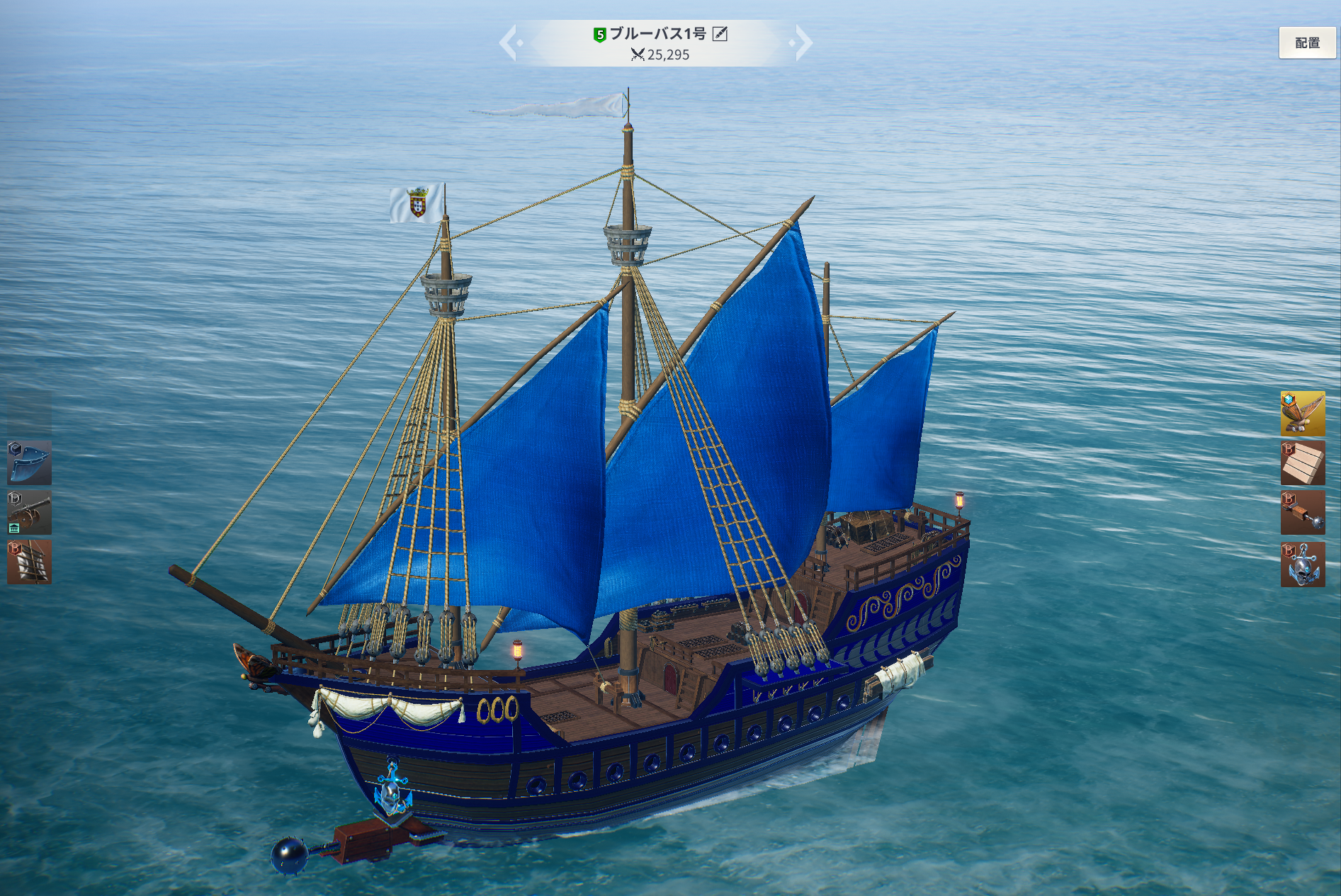Click the 配置 button
Image resolution: width=1341 pixels, height=896 pixels.
1307,42
